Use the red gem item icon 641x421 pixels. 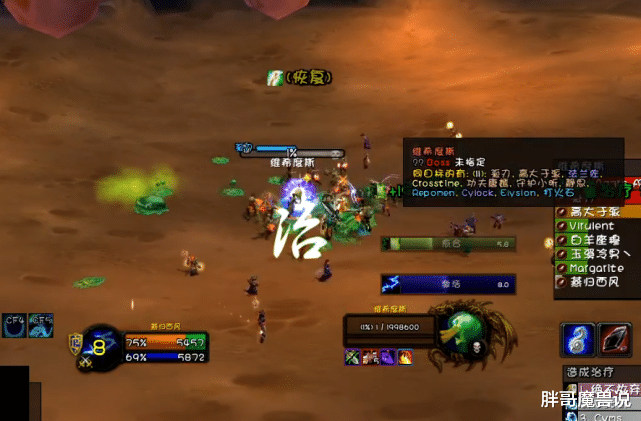[614, 338]
